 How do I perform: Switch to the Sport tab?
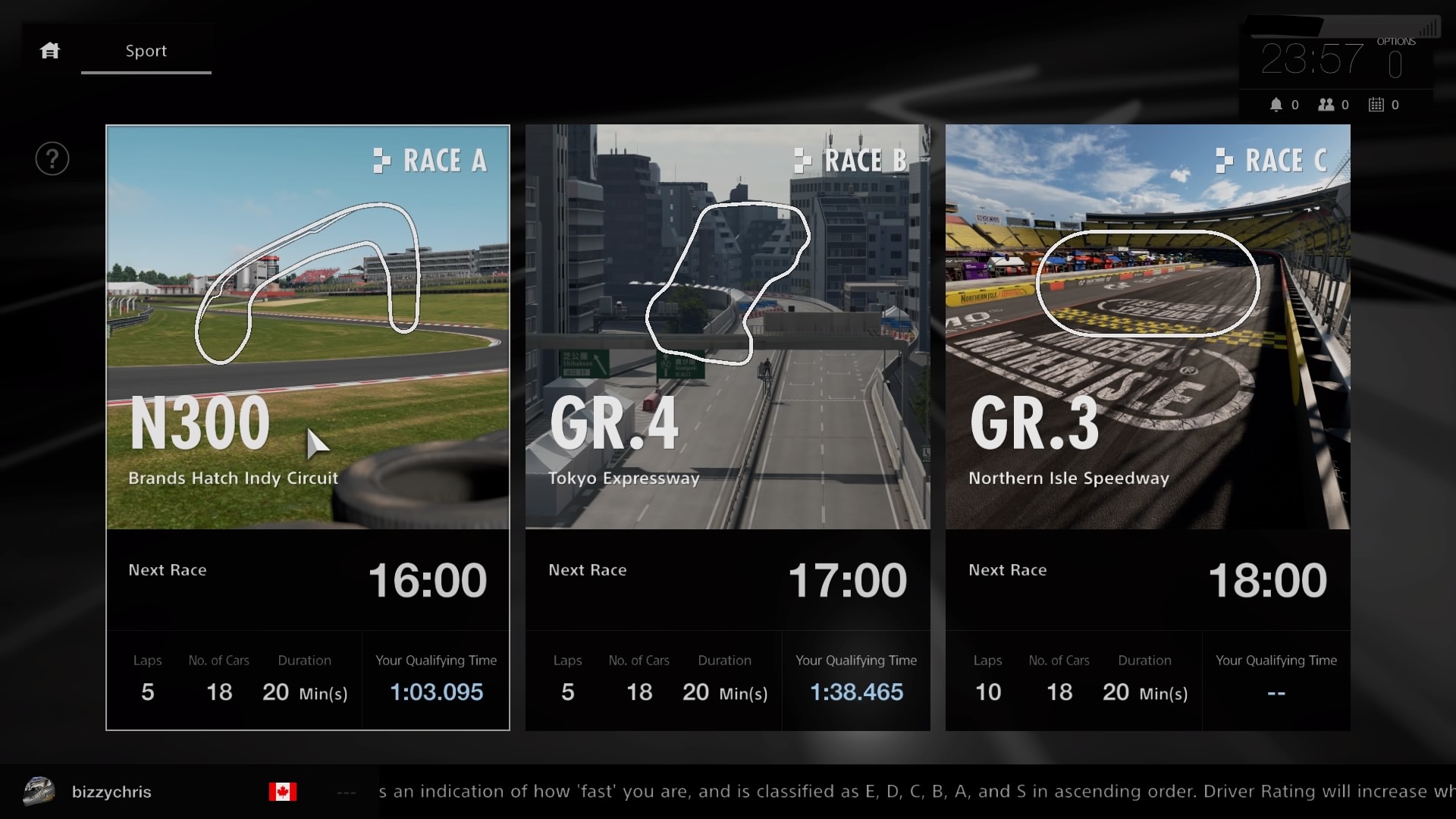[146, 51]
